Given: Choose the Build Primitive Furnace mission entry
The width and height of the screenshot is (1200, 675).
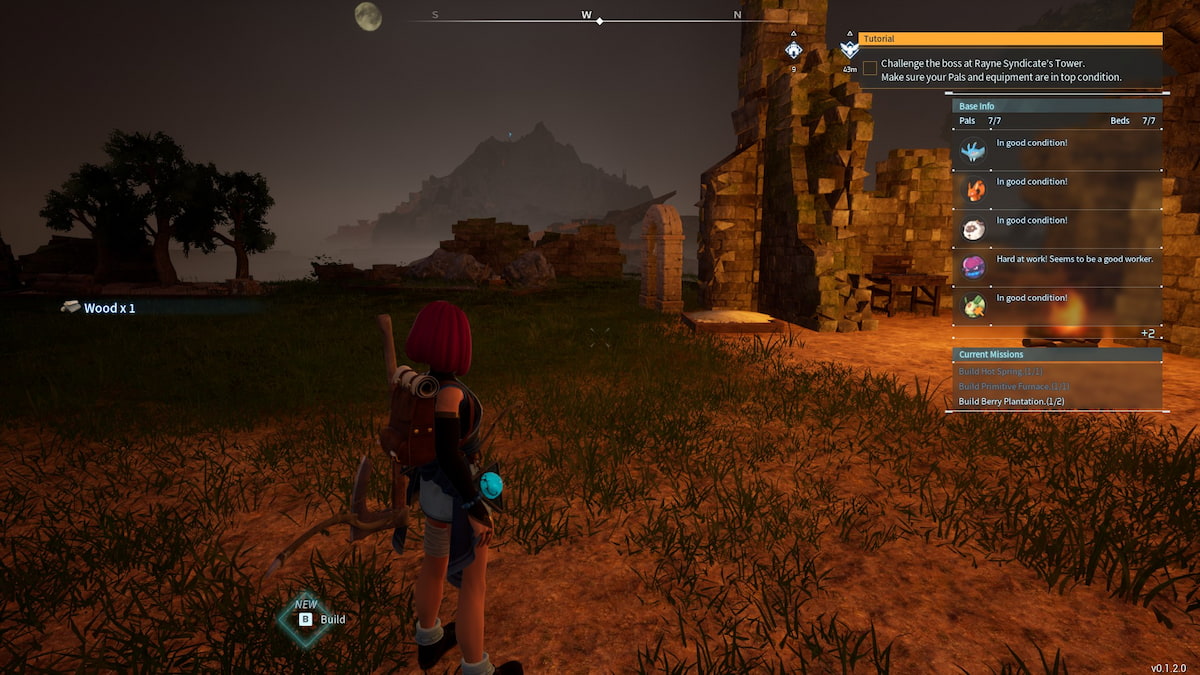Looking at the screenshot, I should tap(1014, 387).
